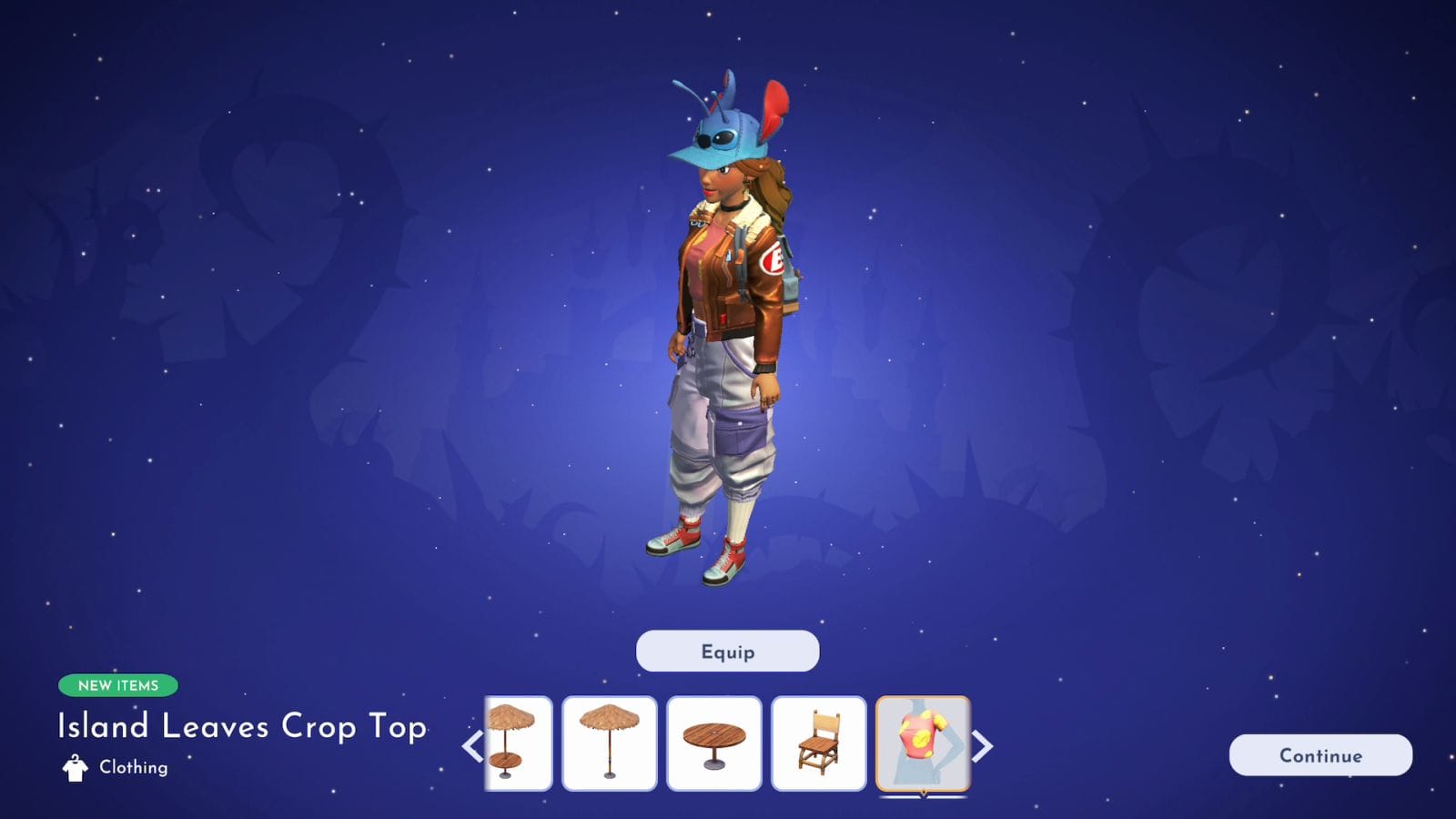Select the round wooden table thumbnail
Screen dimensions: 1456x819
713,743
